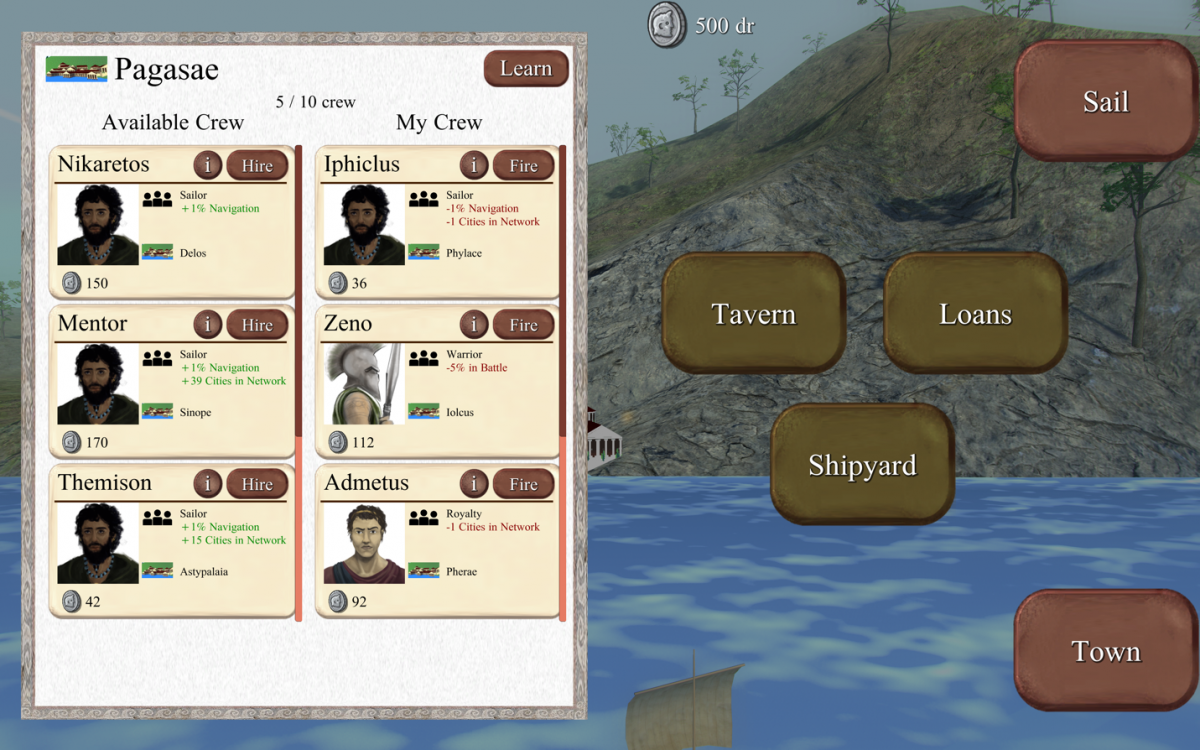Show info about Themison
The width and height of the screenshot is (1200, 750).
[207, 484]
